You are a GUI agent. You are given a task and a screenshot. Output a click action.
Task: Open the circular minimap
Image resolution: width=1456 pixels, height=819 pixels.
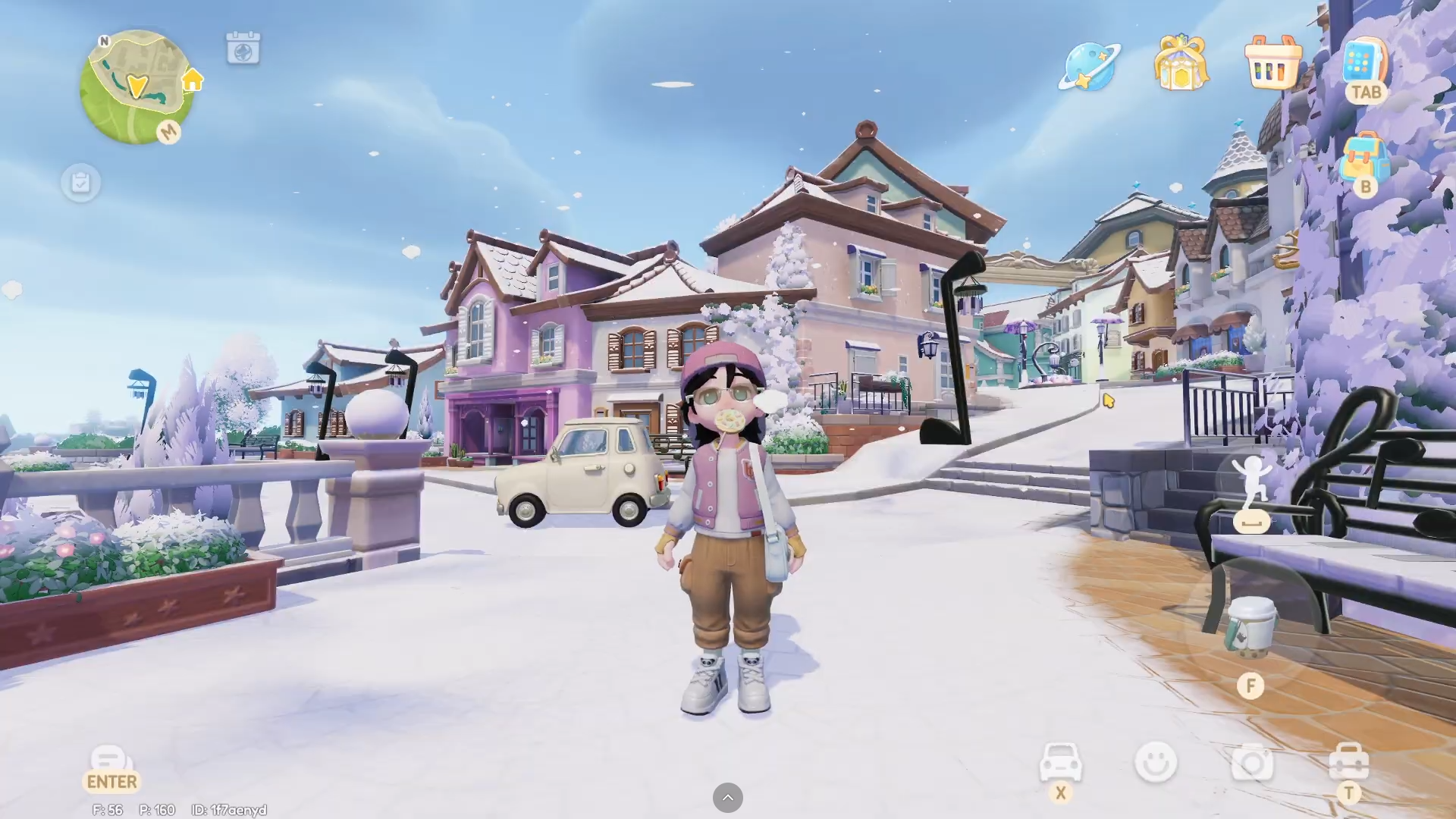pyautogui.click(x=136, y=87)
